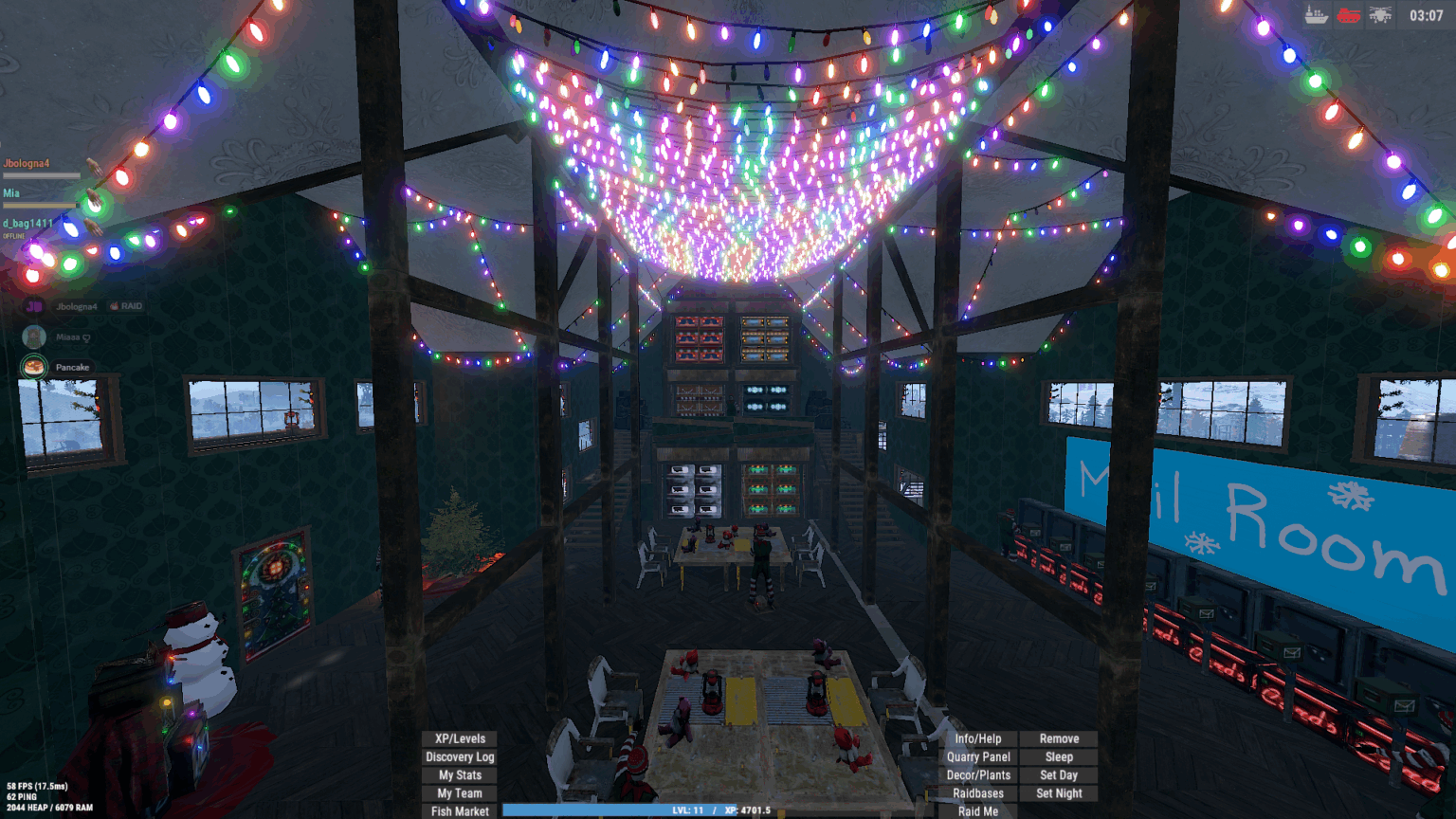Open the XP/Levels menu
The height and width of the screenshot is (819, 1456).
pos(459,738)
